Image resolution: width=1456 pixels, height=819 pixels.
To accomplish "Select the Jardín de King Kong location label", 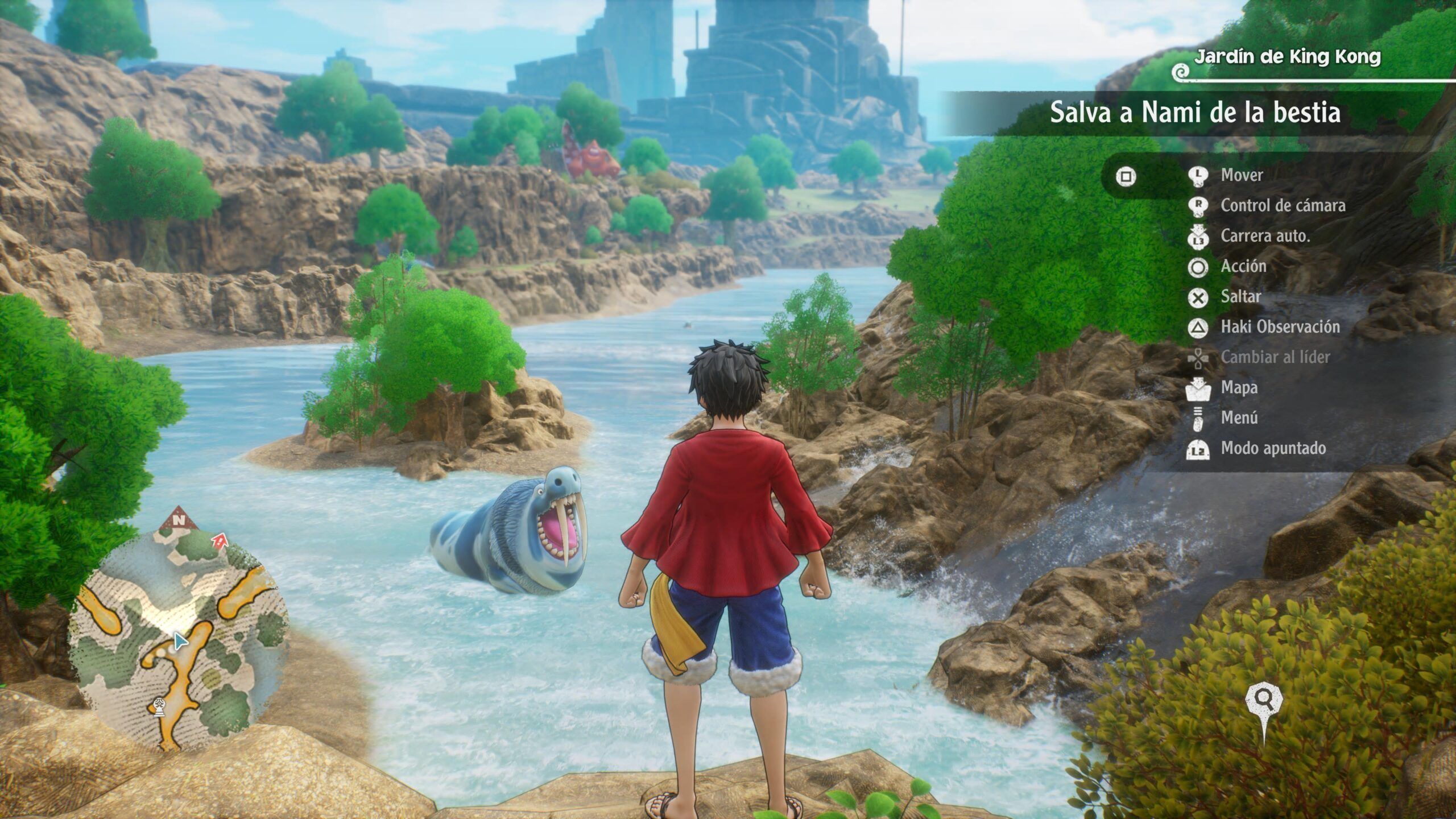I will click(x=1287, y=57).
